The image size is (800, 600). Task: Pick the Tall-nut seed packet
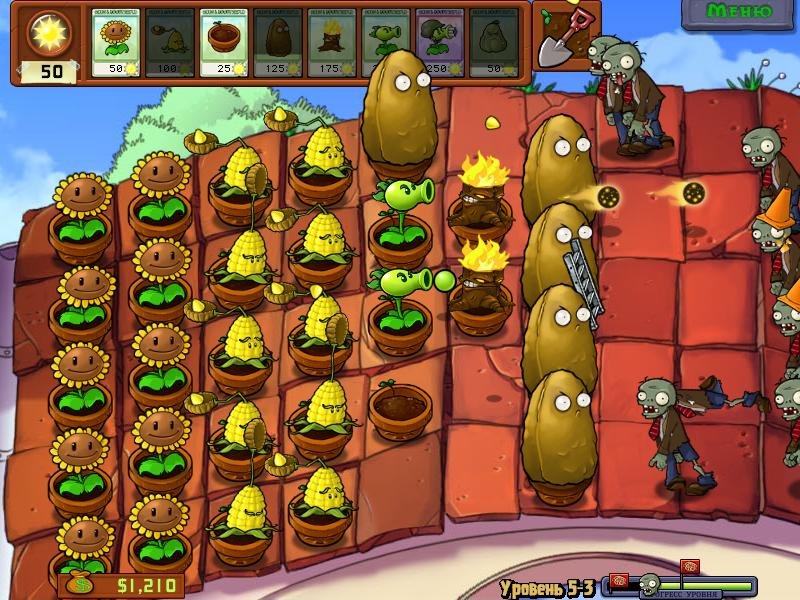tap(278, 43)
